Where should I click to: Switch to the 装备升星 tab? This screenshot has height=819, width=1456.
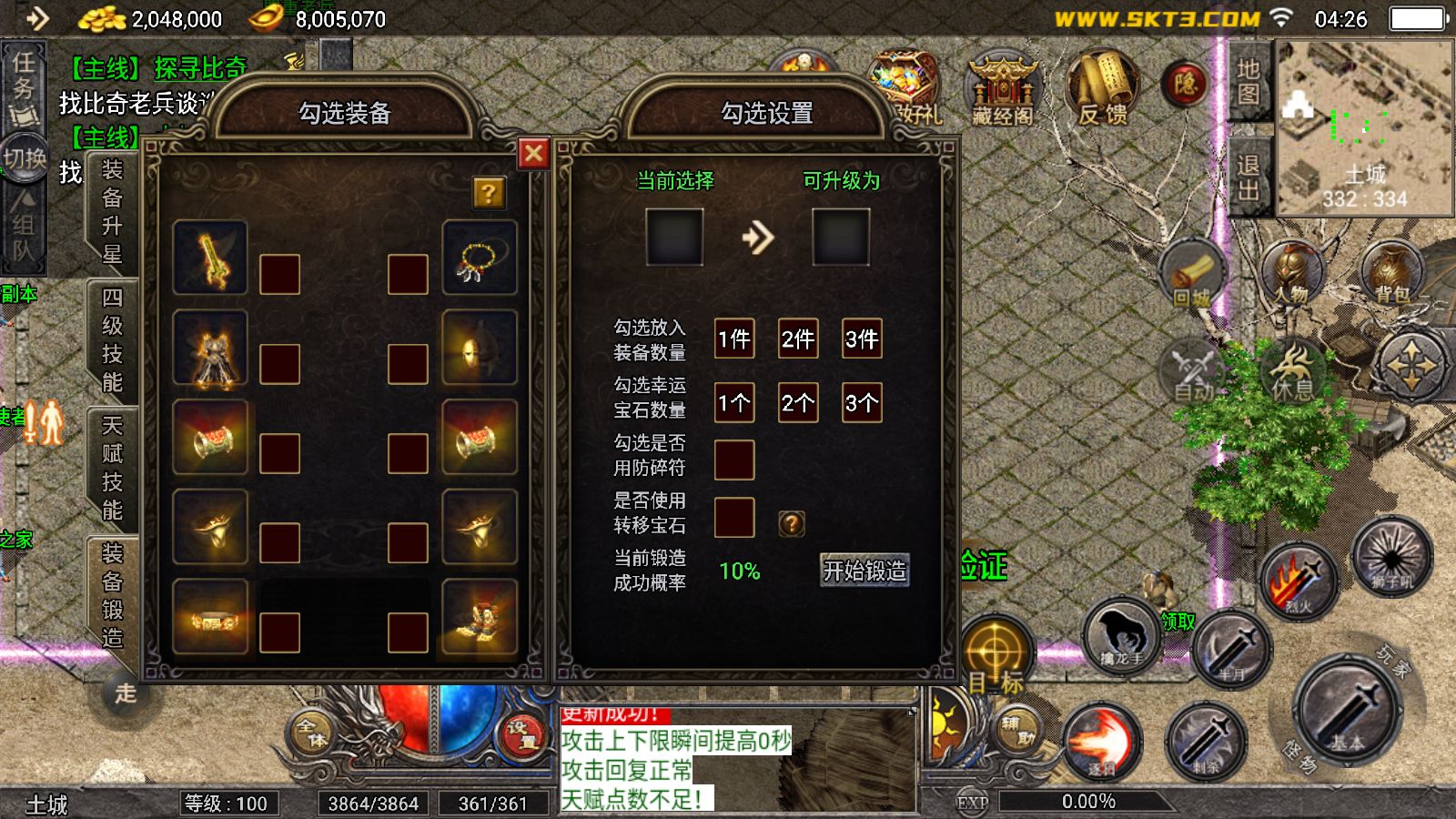(112, 211)
